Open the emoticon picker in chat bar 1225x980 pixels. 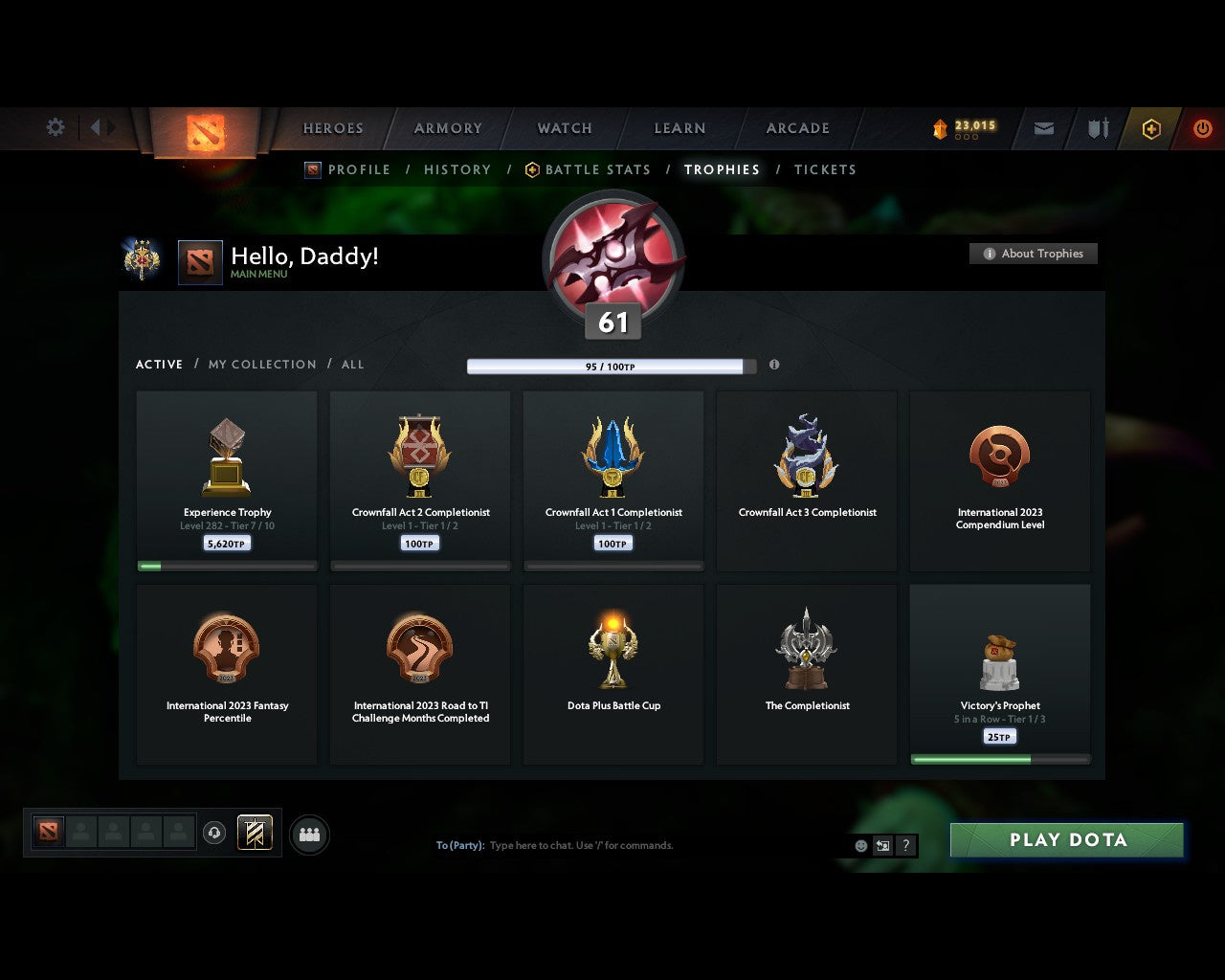coord(858,845)
